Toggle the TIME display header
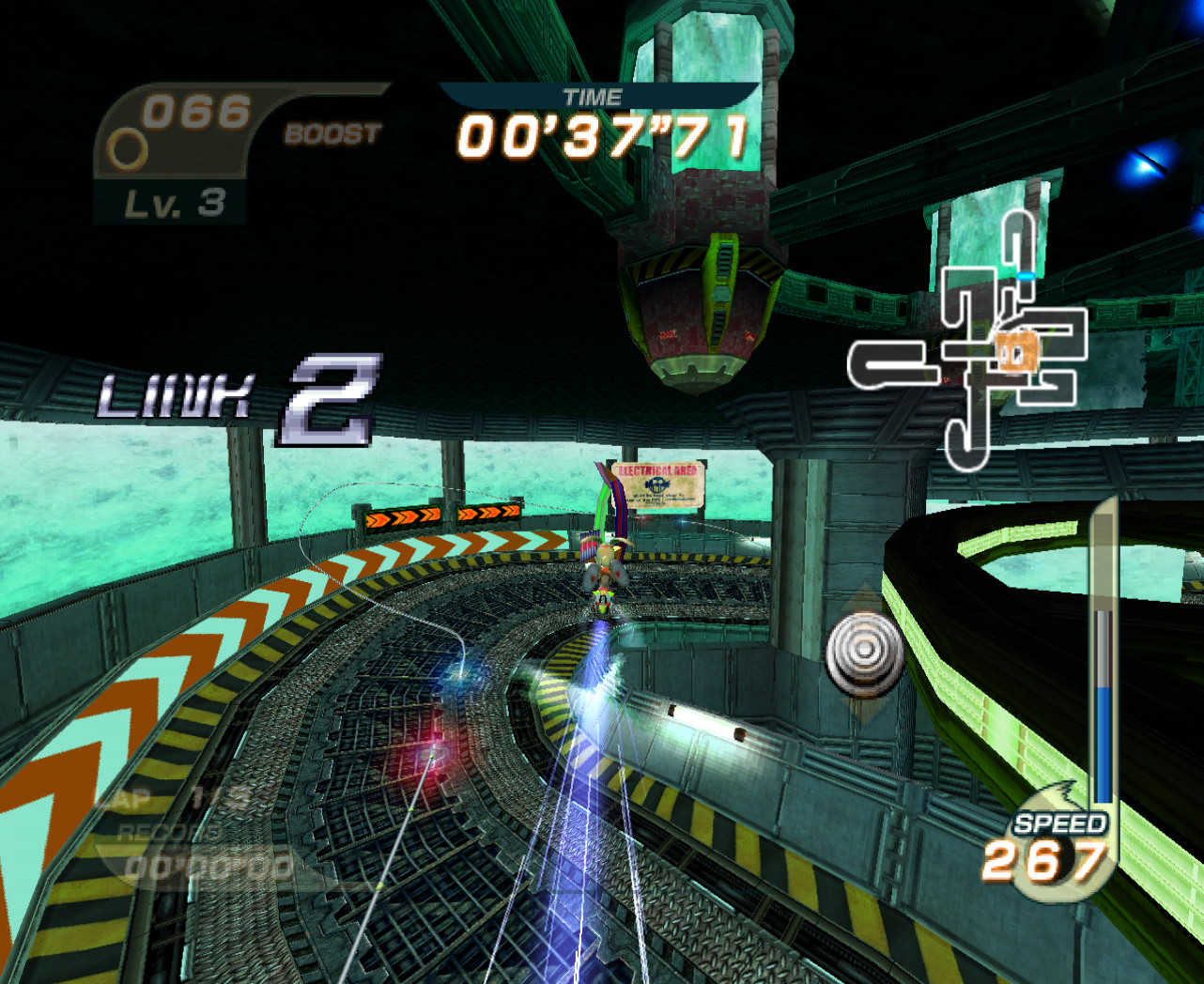Screen dimensions: 1204x984 (x=593, y=96)
